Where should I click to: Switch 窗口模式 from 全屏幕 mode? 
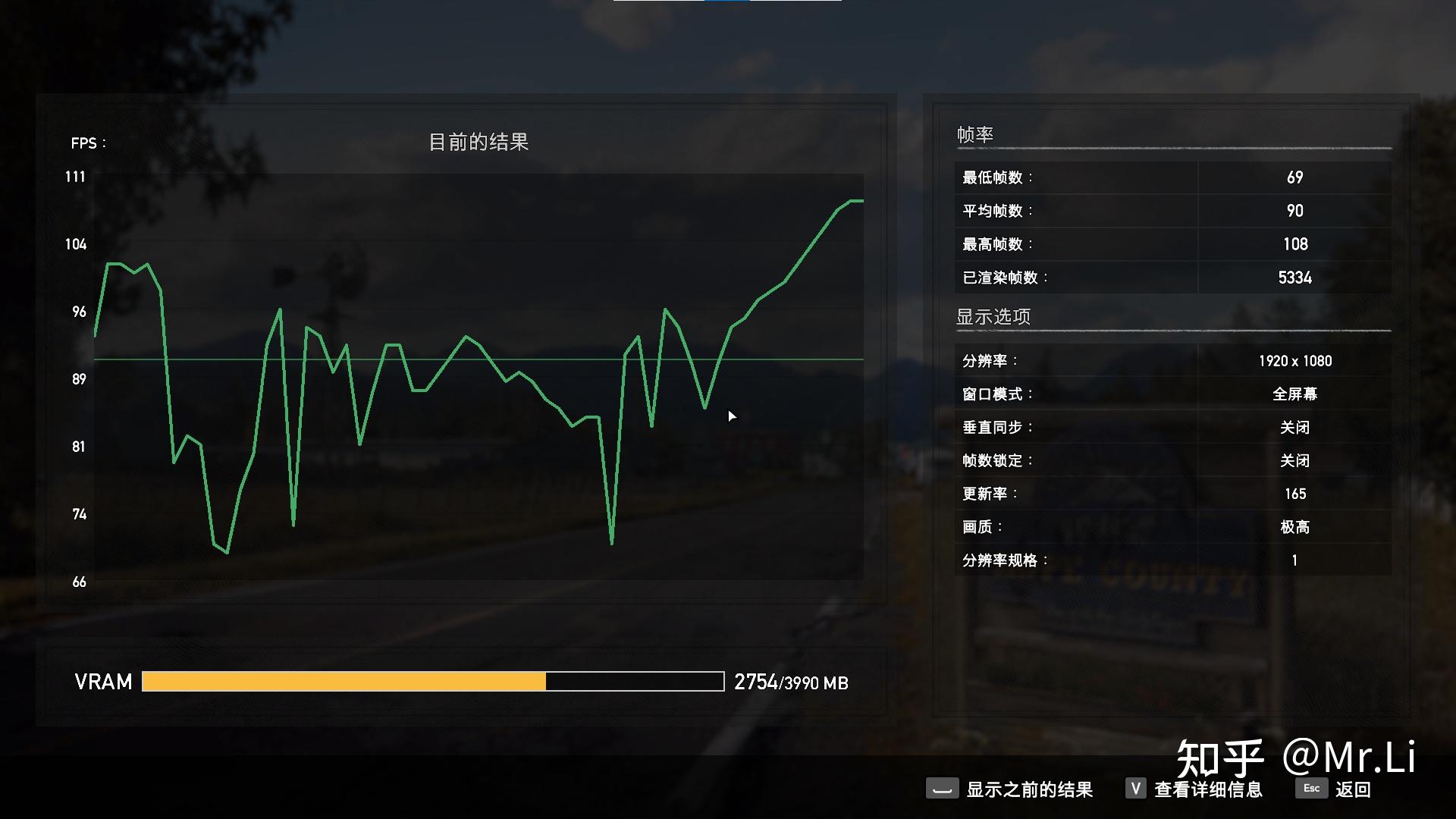pos(1294,394)
